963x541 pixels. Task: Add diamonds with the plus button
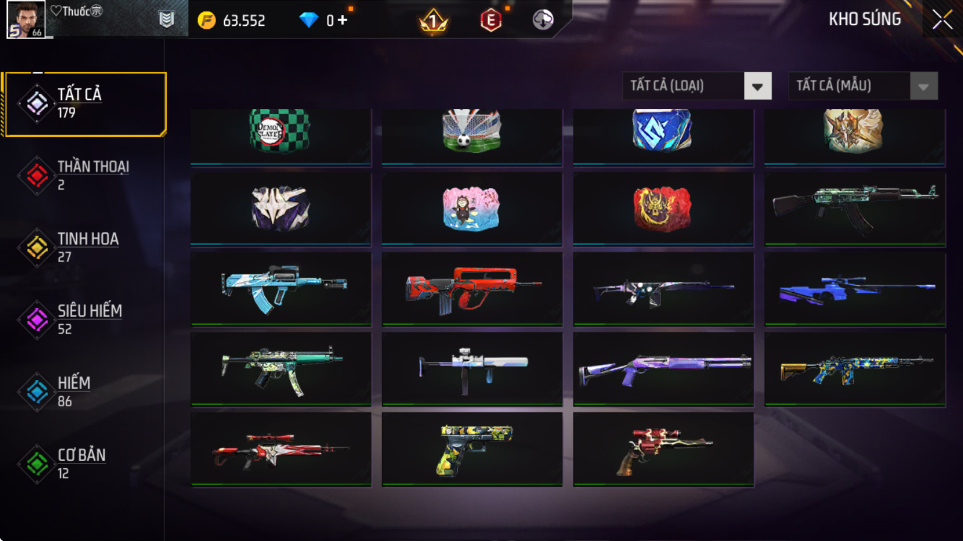point(343,20)
